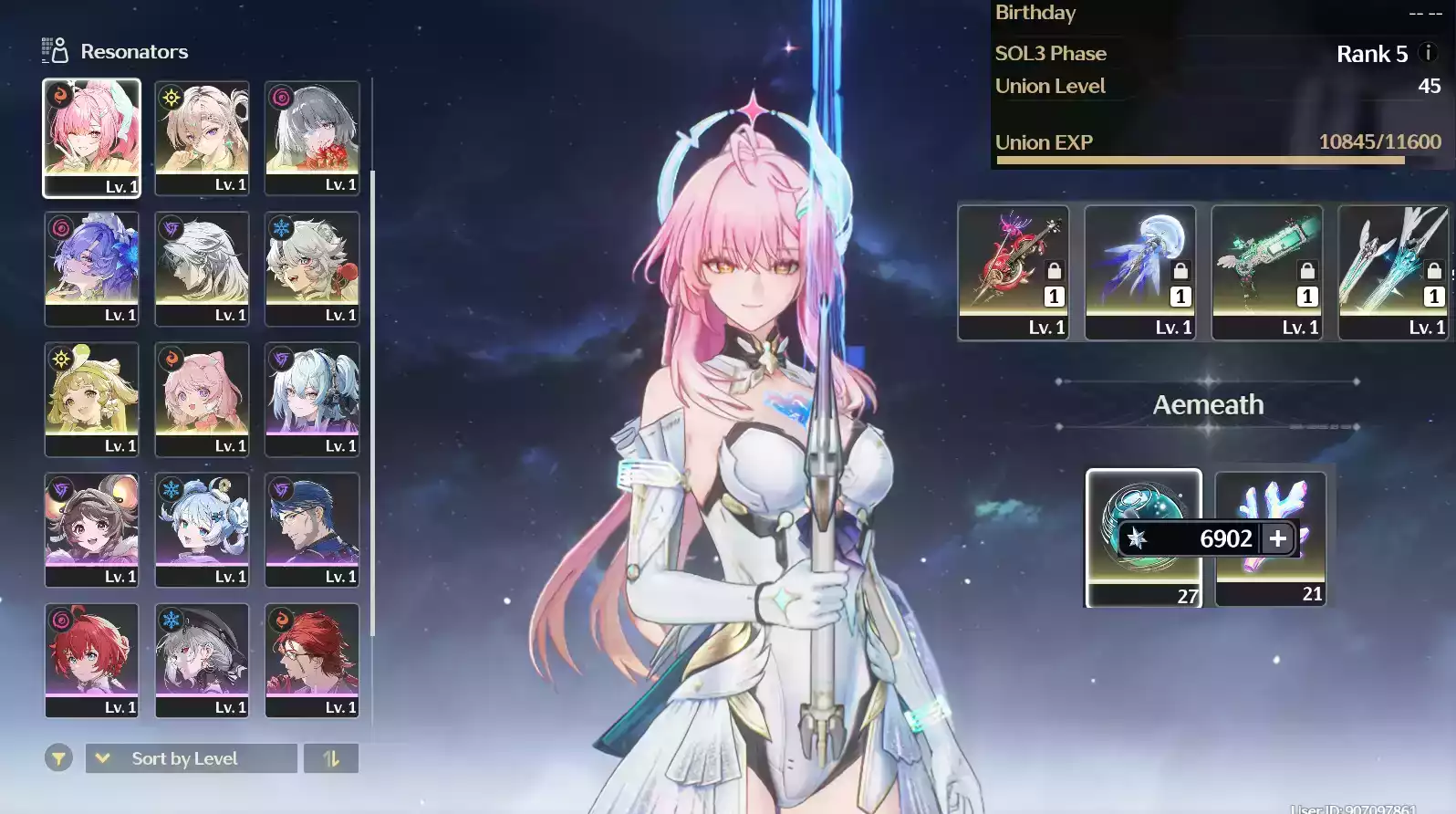Click the plus button beside 6902
1456x814 pixels.
coord(1278,538)
